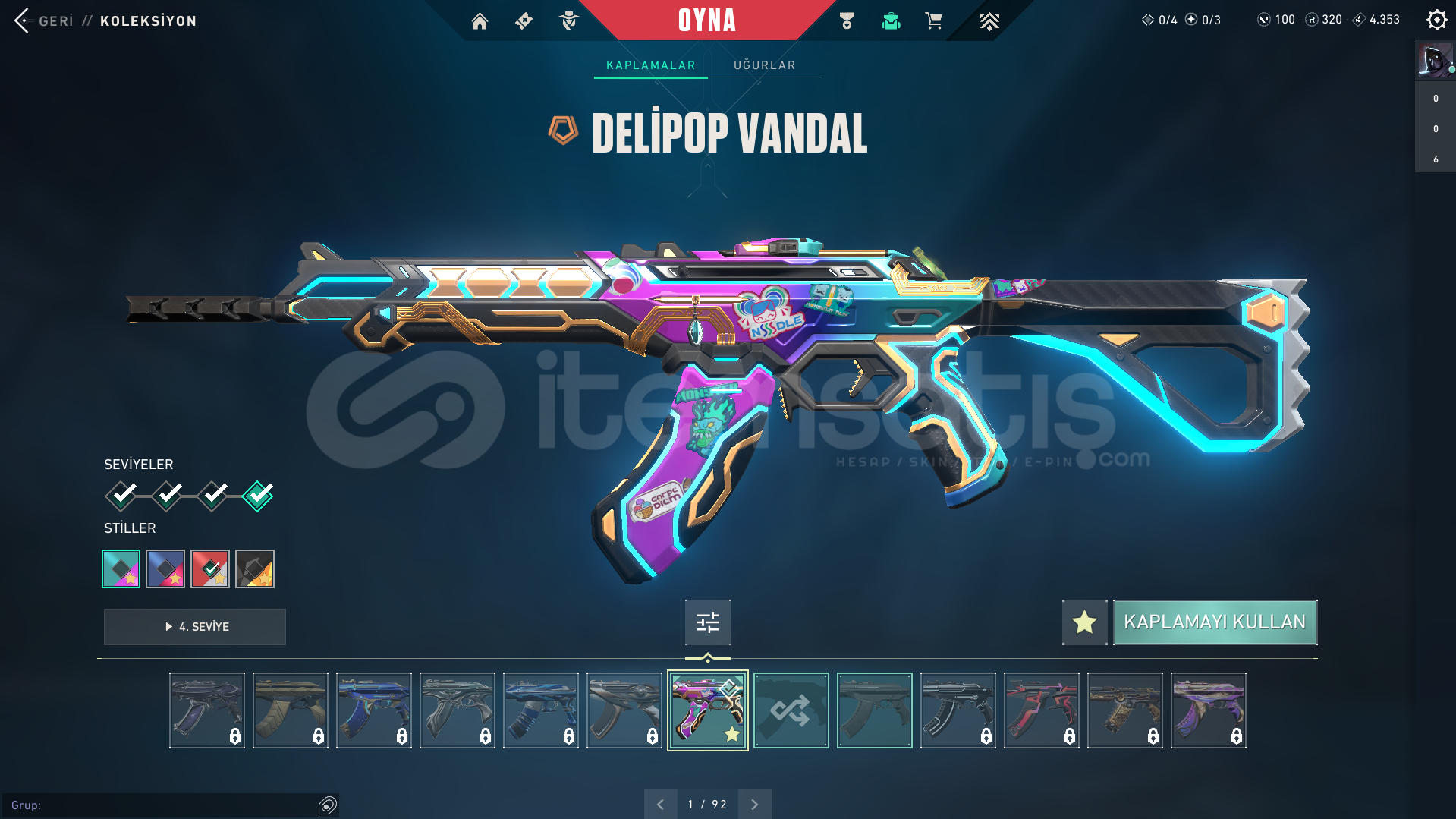Click the Career medal icon
1456x819 pixels.
pyautogui.click(x=846, y=21)
